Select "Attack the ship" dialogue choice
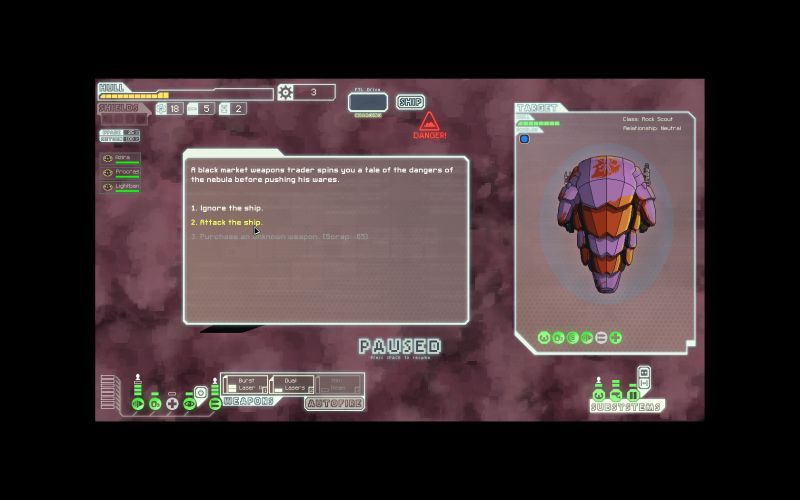 click(x=226, y=222)
